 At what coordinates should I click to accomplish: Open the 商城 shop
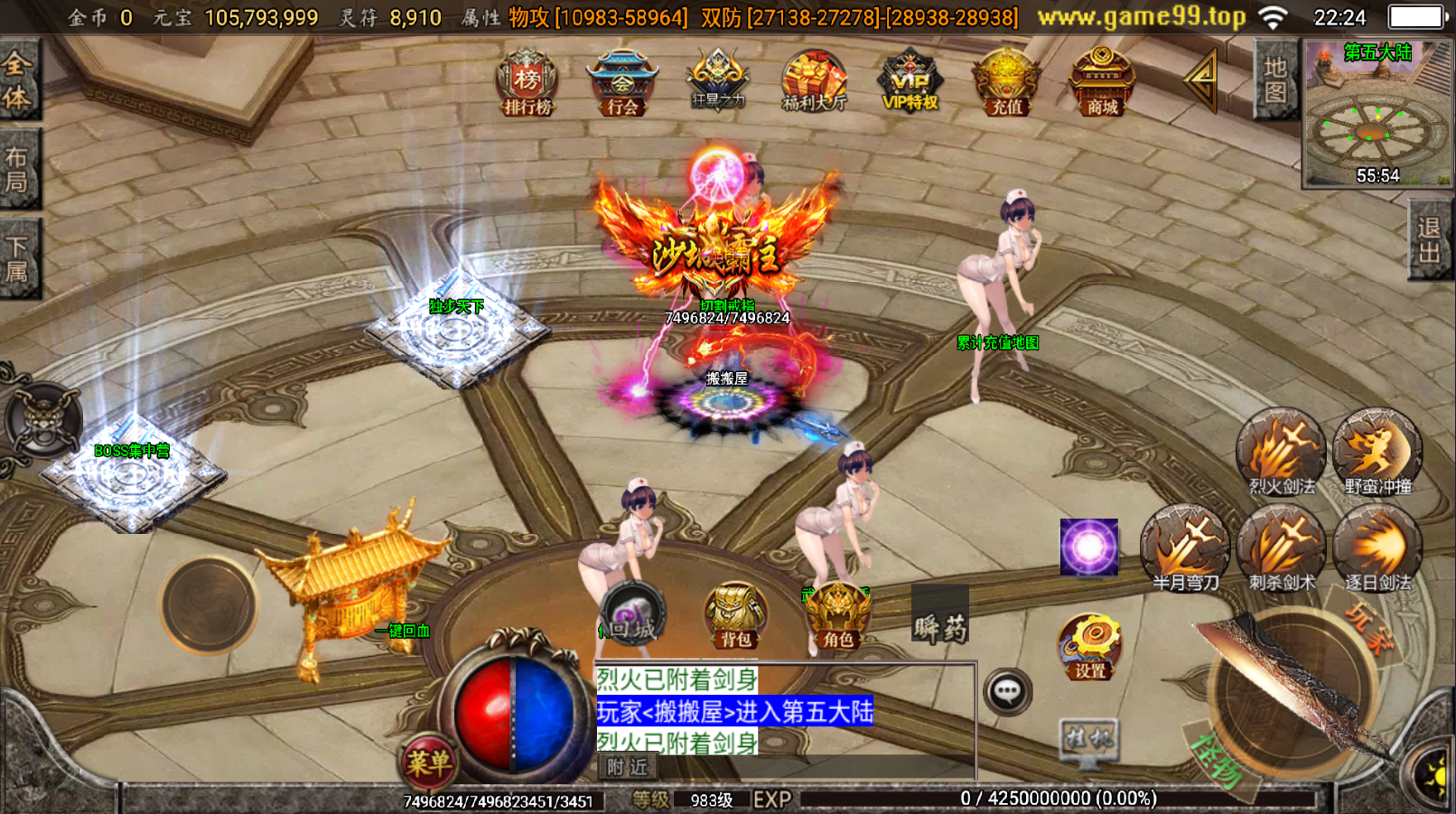coord(1102,83)
